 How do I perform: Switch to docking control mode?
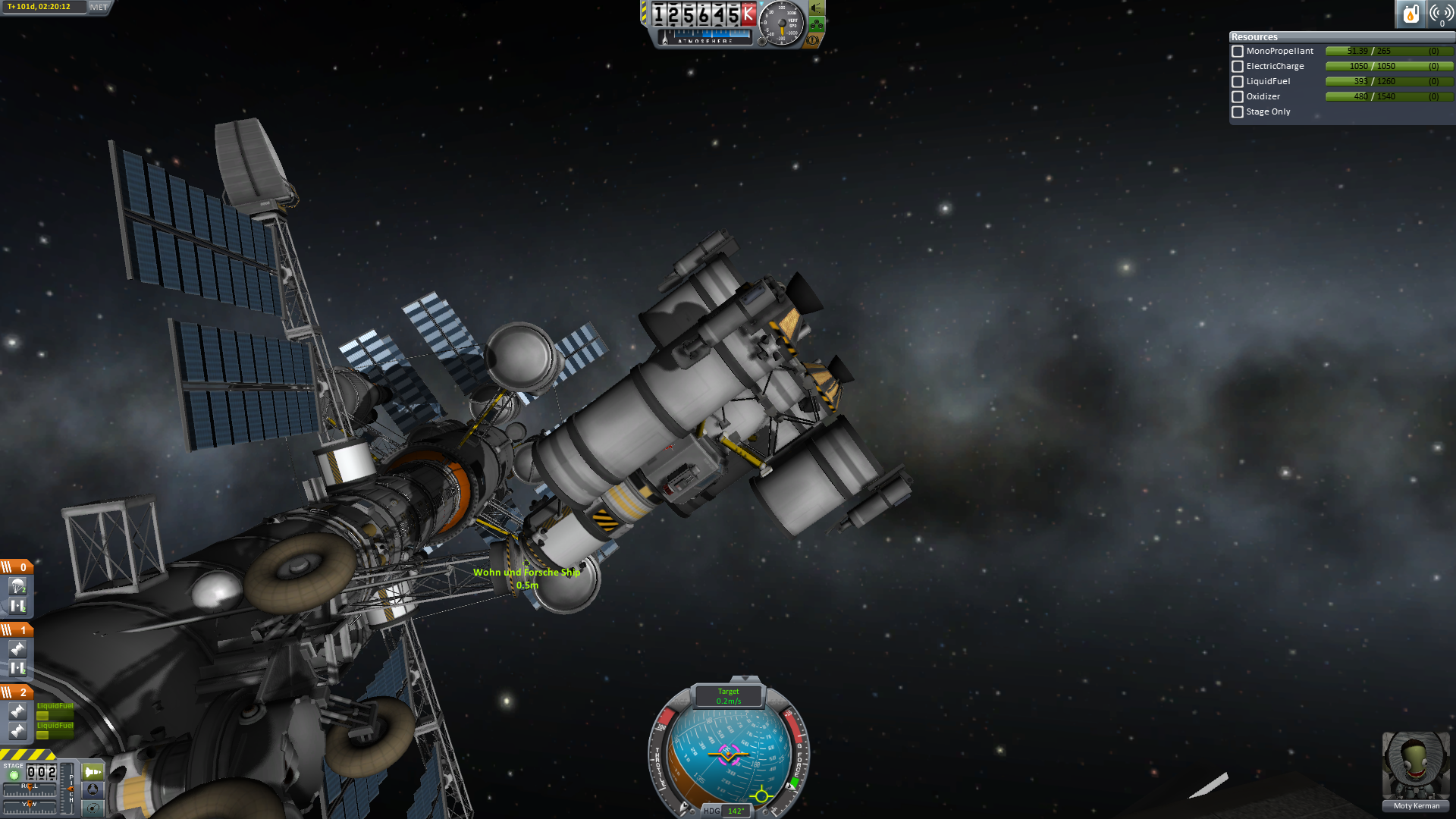click(93, 789)
